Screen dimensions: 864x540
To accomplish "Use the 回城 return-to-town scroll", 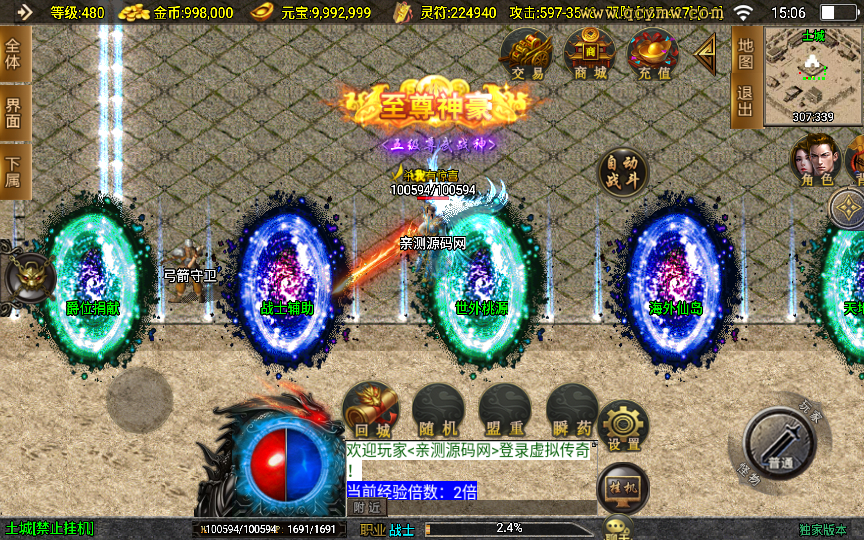I will click(370, 410).
